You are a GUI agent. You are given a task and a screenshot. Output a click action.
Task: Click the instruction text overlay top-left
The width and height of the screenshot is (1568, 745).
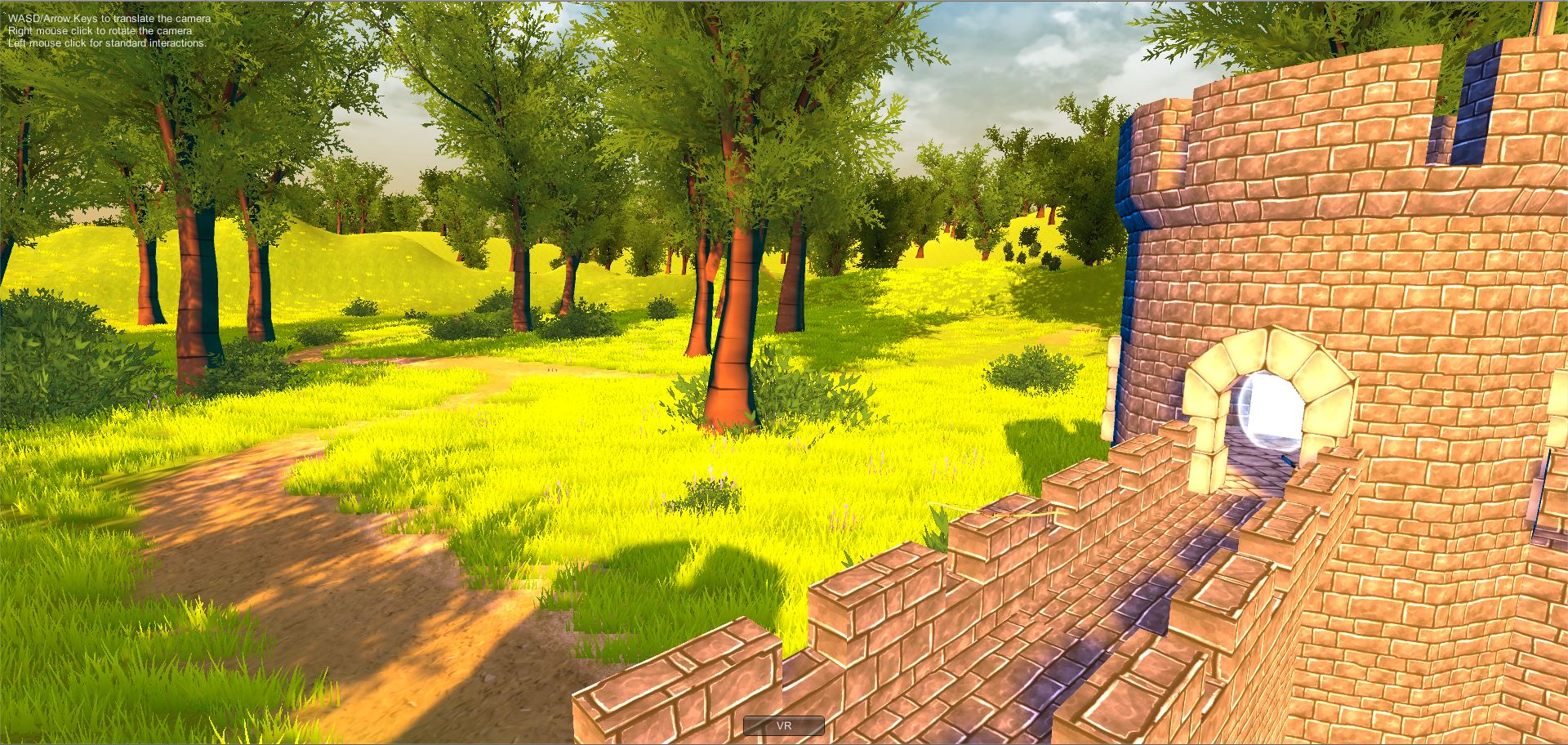coord(106,27)
